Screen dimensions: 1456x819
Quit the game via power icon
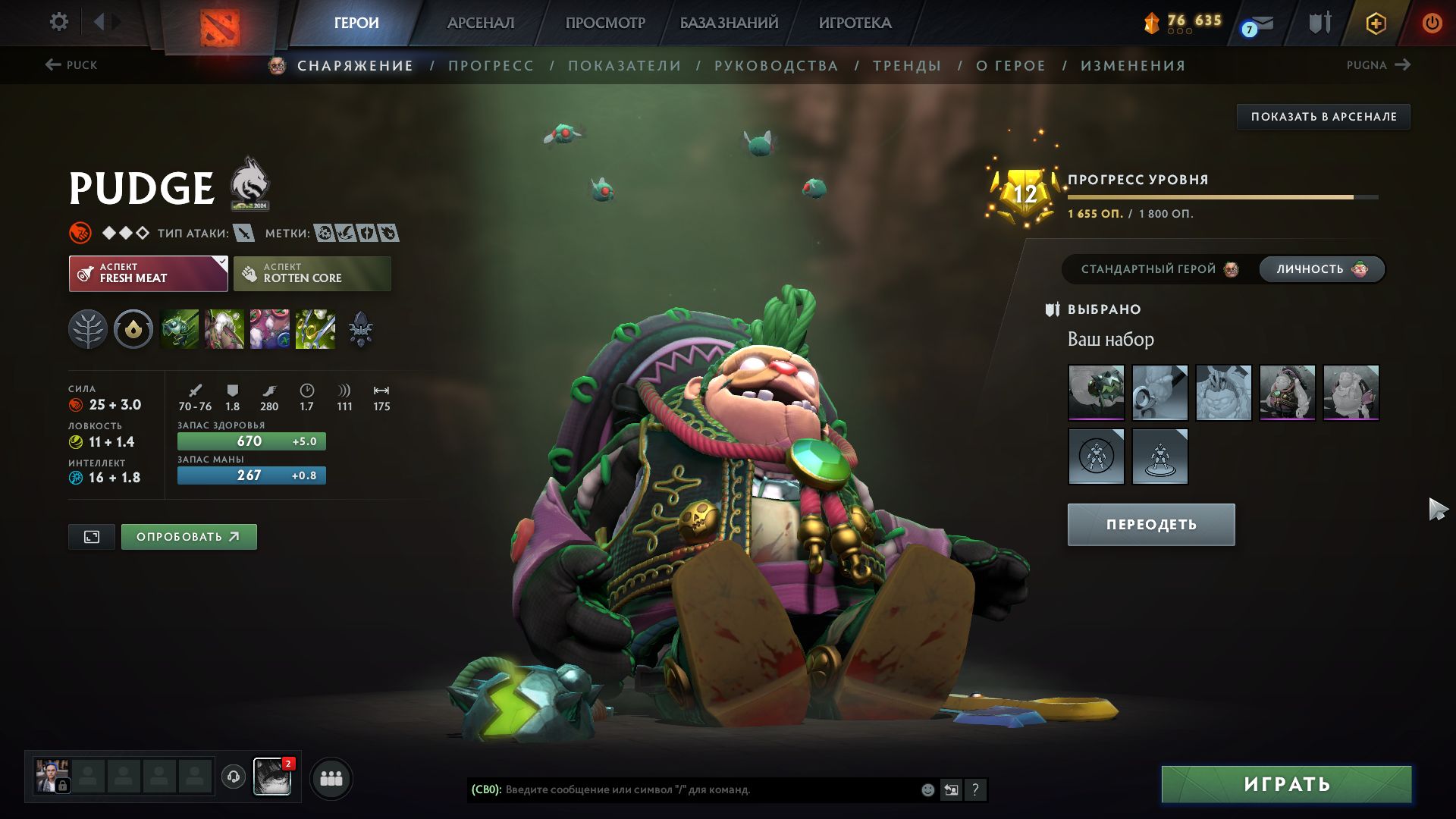1431,23
